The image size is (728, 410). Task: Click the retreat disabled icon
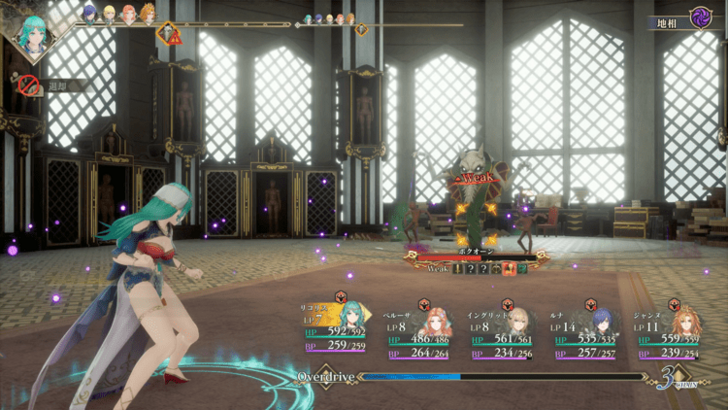tap(29, 87)
